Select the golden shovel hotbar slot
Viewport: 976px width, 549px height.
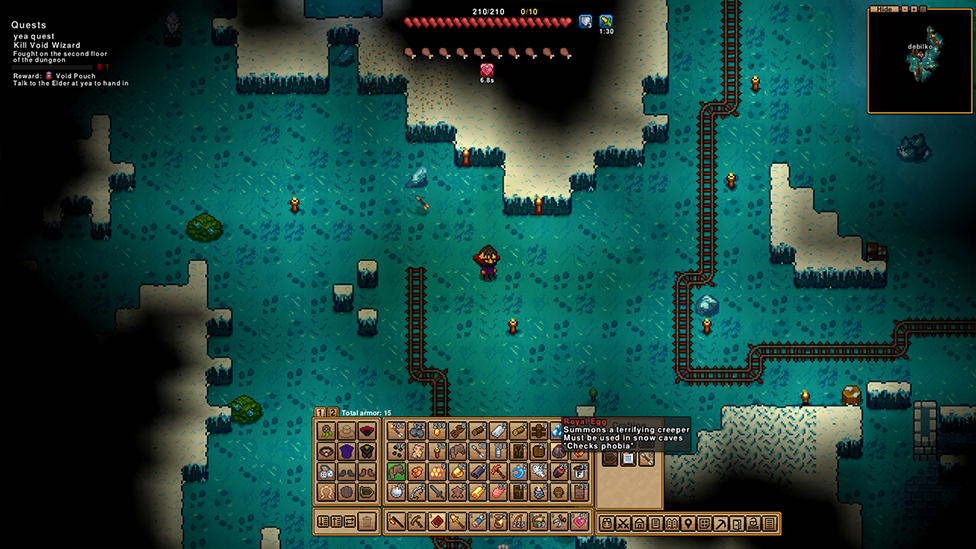click(458, 521)
